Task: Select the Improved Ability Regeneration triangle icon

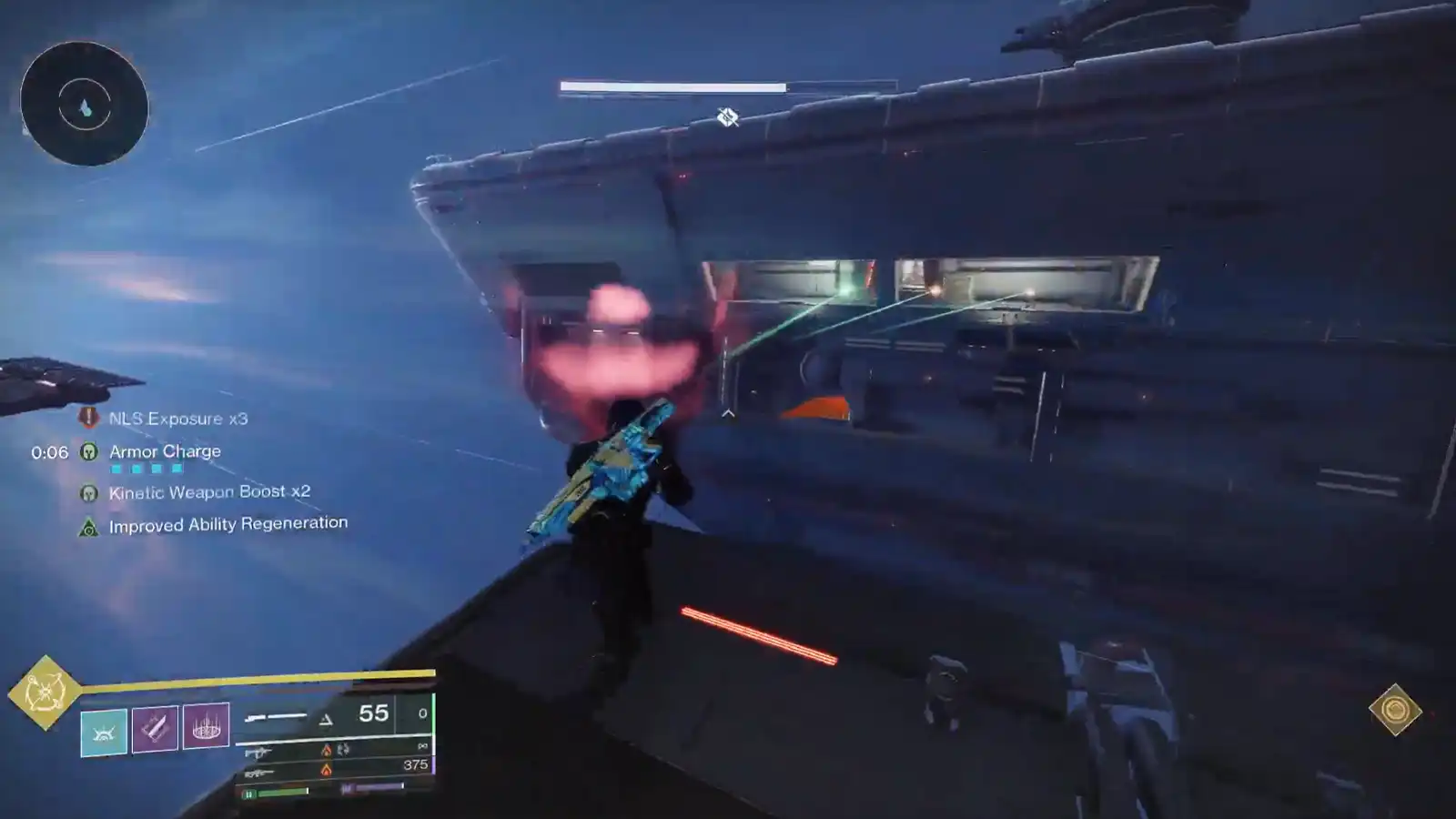Action: point(88,527)
